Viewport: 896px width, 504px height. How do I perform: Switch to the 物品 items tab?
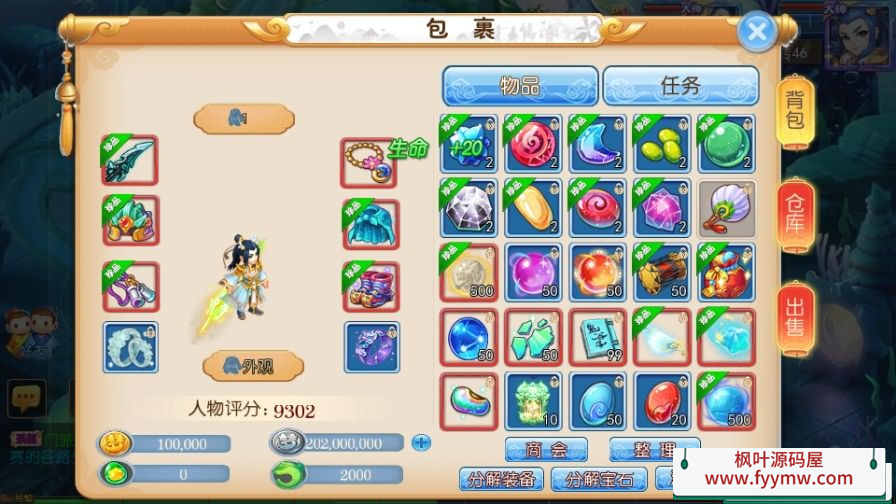pyautogui.click(x=520, y=86)
